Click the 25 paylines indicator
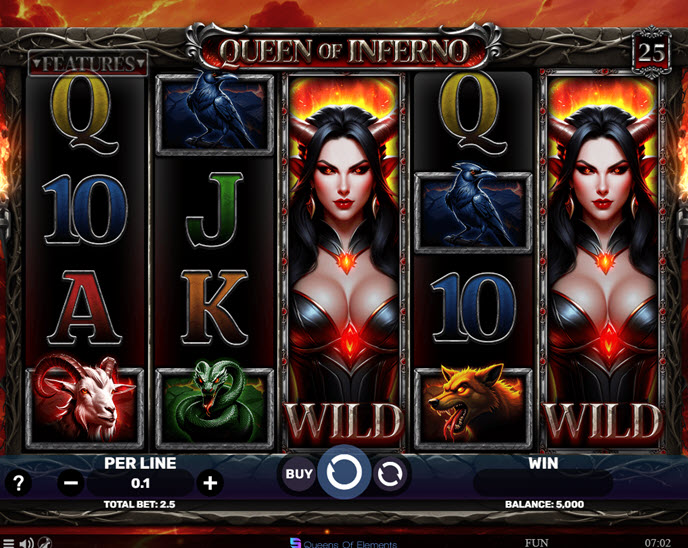 pos(652,52)
